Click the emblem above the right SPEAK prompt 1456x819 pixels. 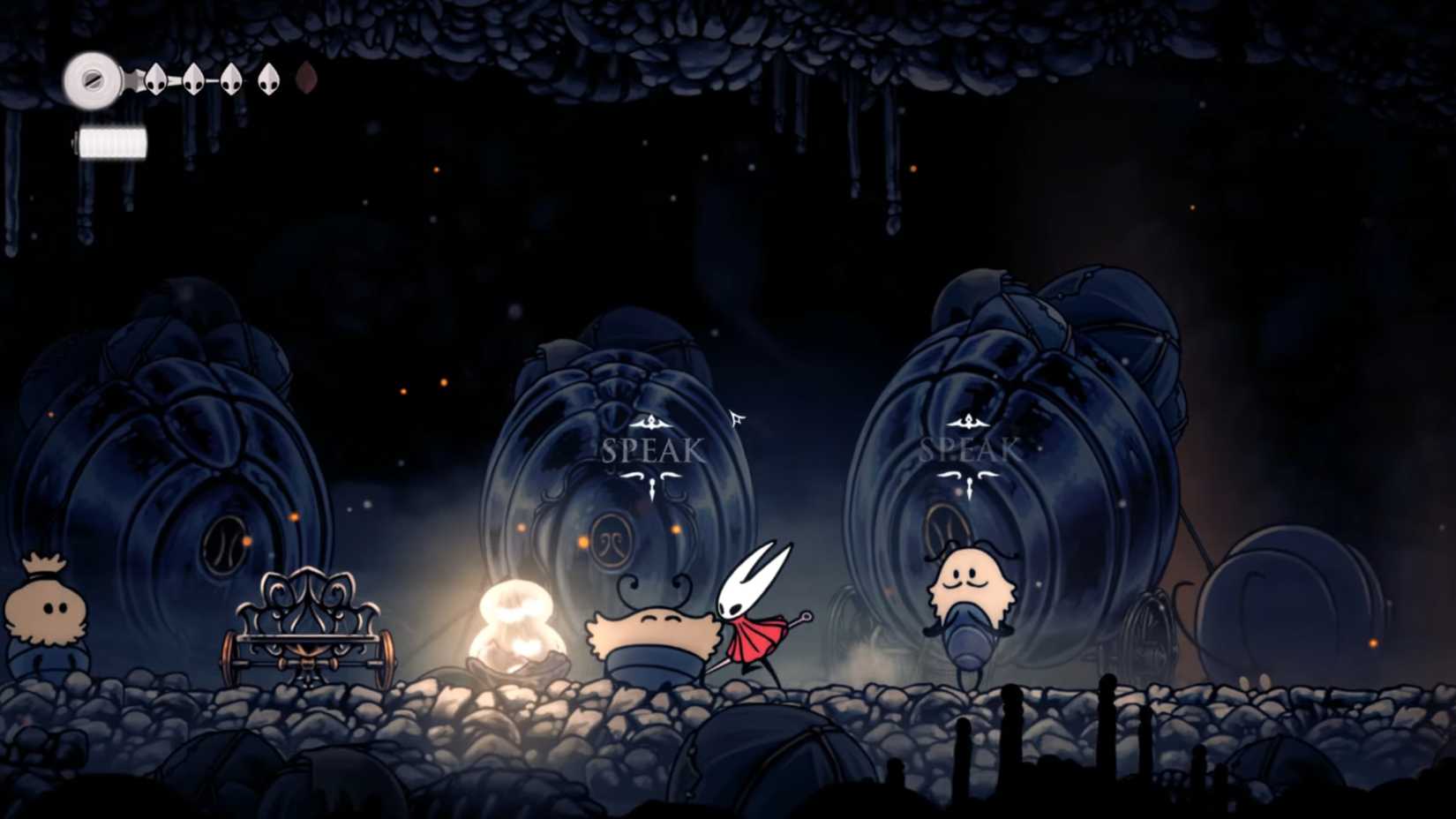pyautogui.click(x=969, y=422)
